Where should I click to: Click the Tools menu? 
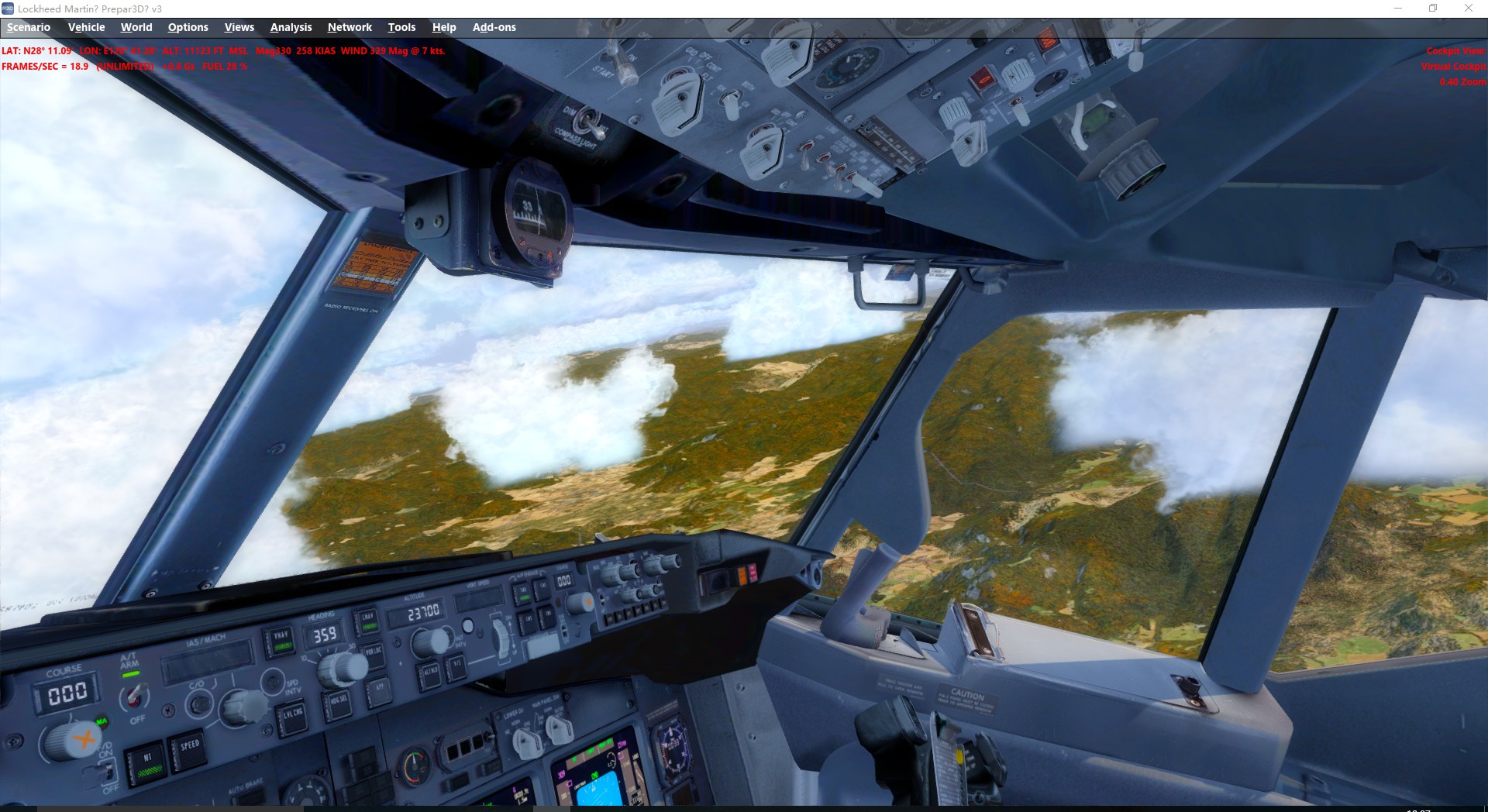coord(401,27)
